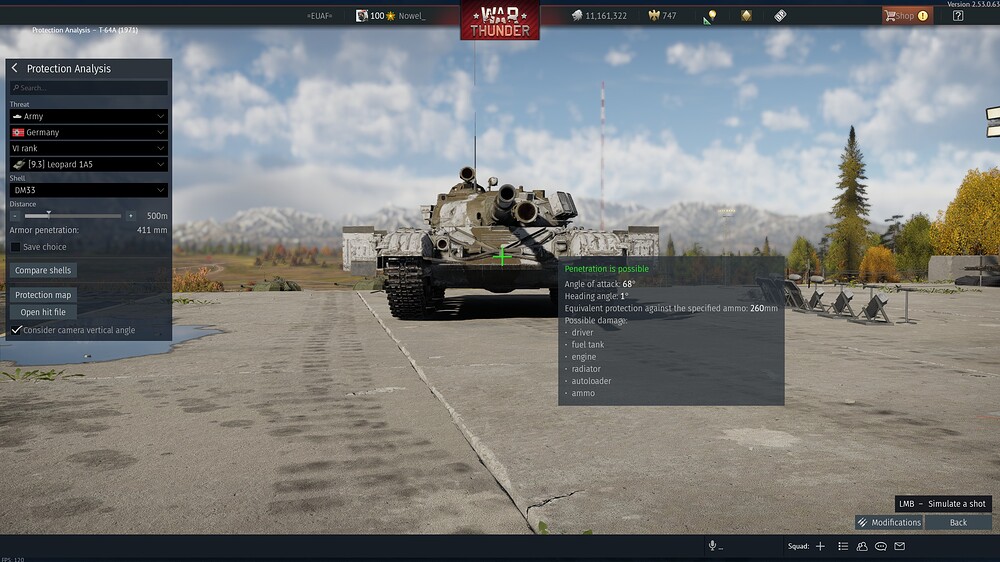The image size is (1000, 562).
Task: Decrease distance with the minus button
Action: pos(15,216)
